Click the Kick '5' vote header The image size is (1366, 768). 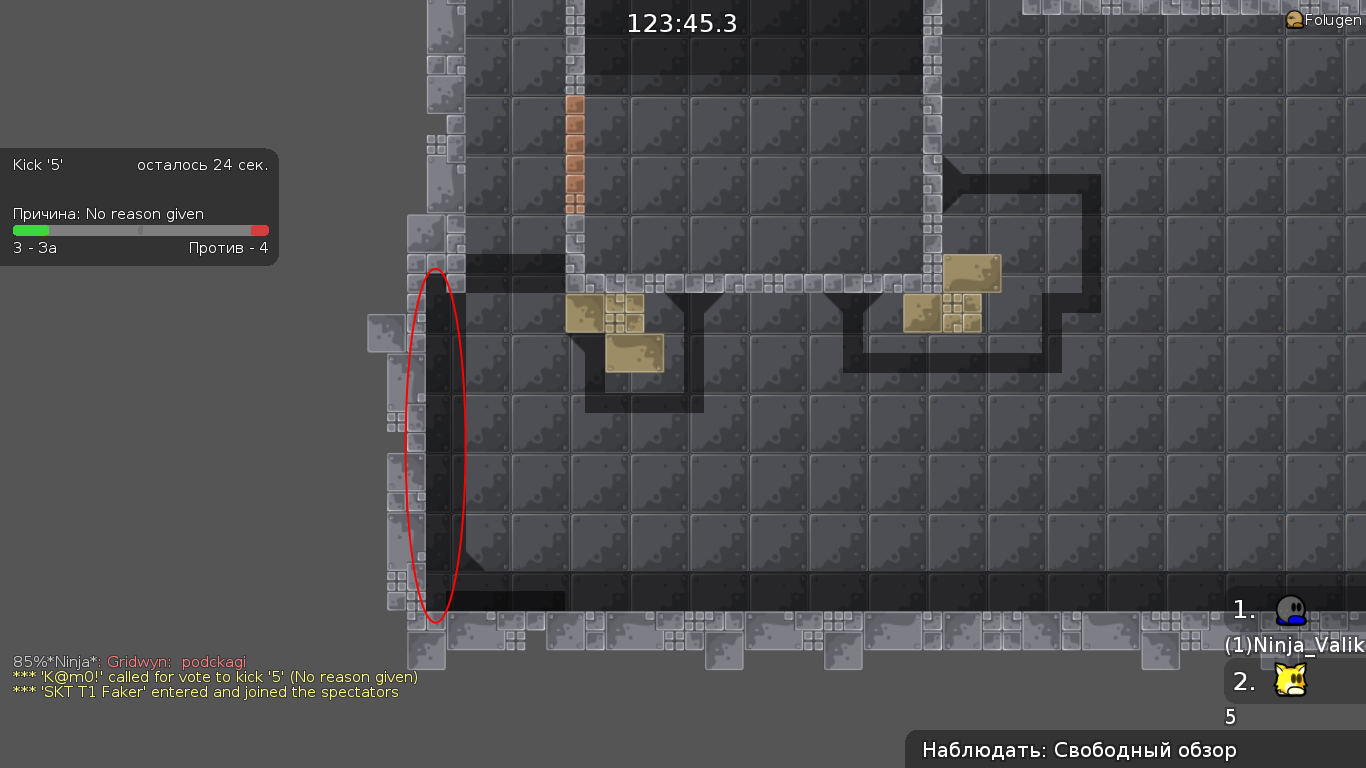click(x=38, y=164)
